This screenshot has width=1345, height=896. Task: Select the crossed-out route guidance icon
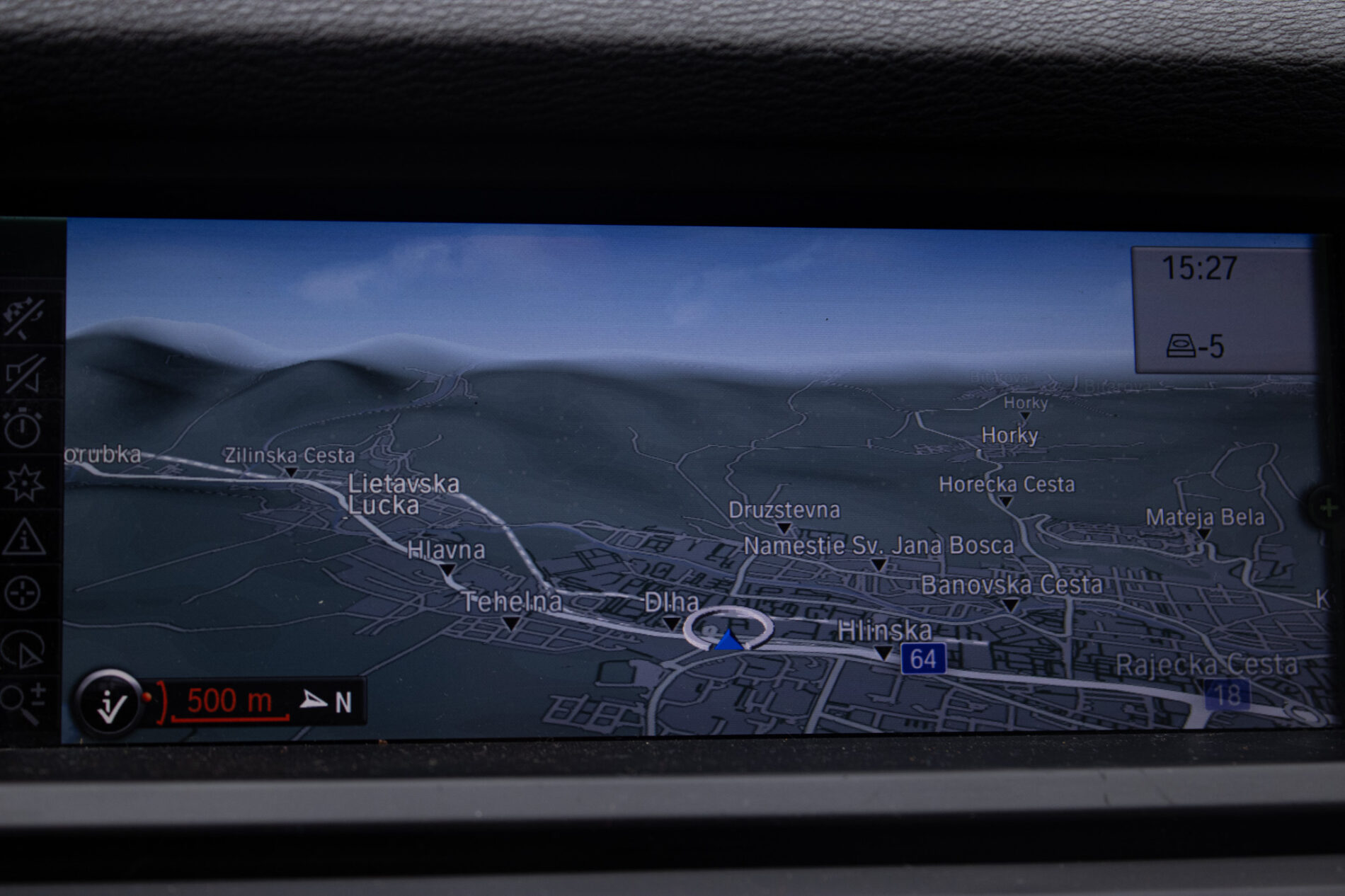click(25, 318)
